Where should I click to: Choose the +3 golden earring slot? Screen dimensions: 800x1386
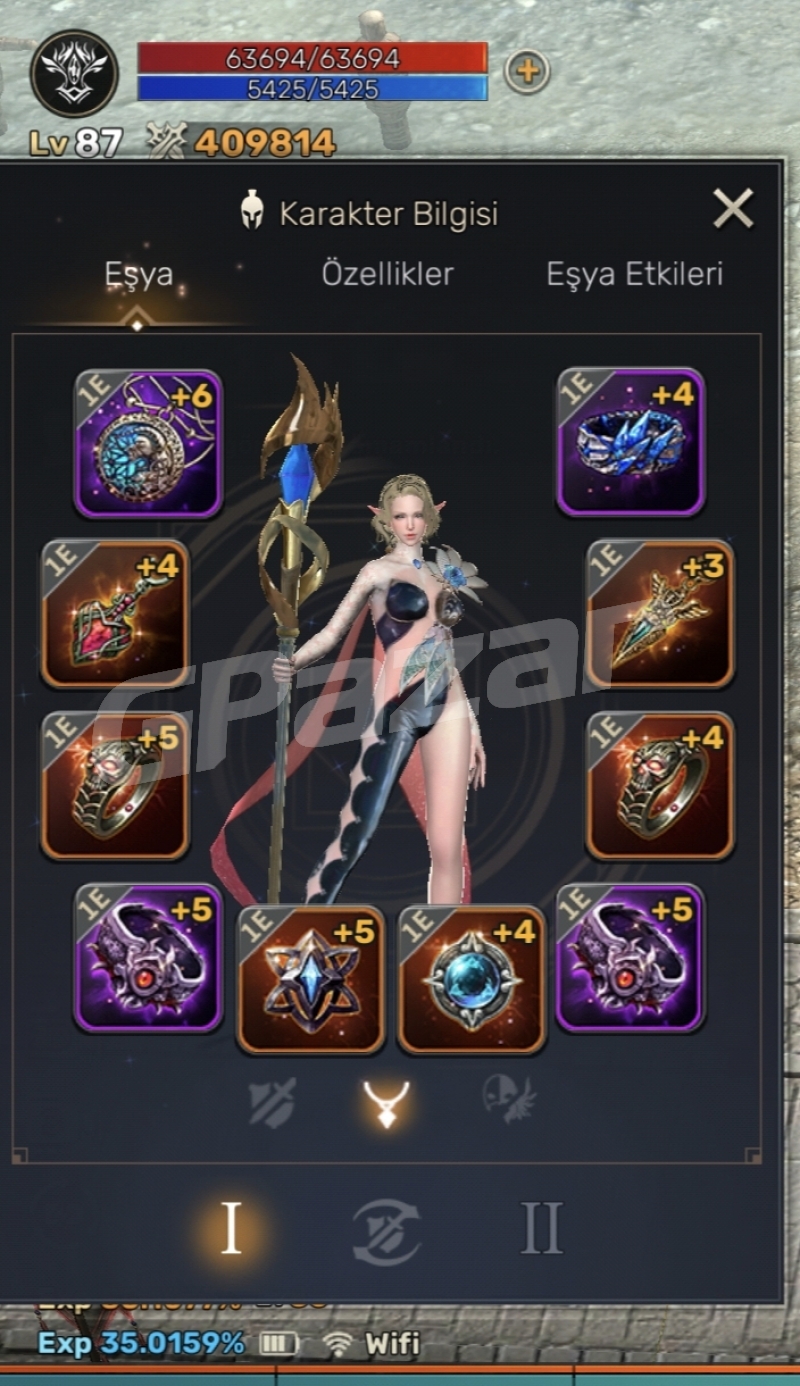tap(659, 613)
